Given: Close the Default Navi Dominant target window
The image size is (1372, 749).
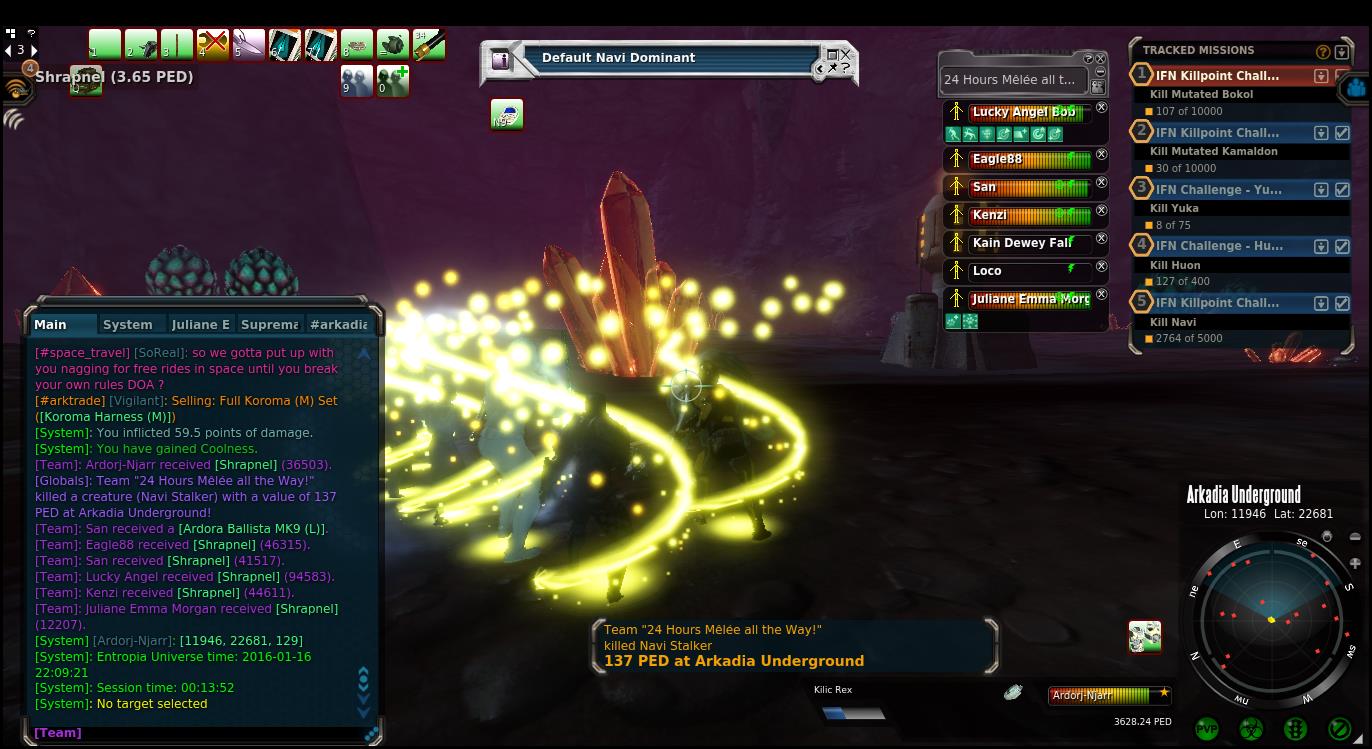Looking at the screenshot, I should click(x=846, y=55).
